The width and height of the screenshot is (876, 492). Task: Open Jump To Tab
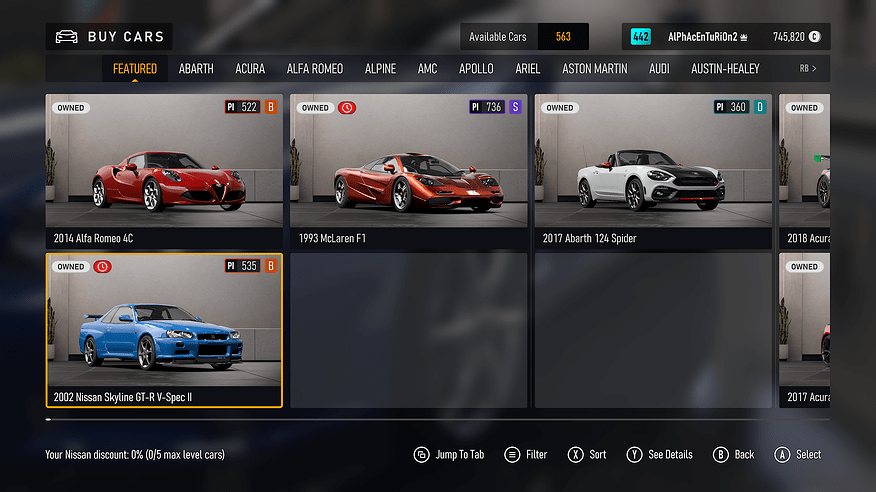click(x=449, y=455)
